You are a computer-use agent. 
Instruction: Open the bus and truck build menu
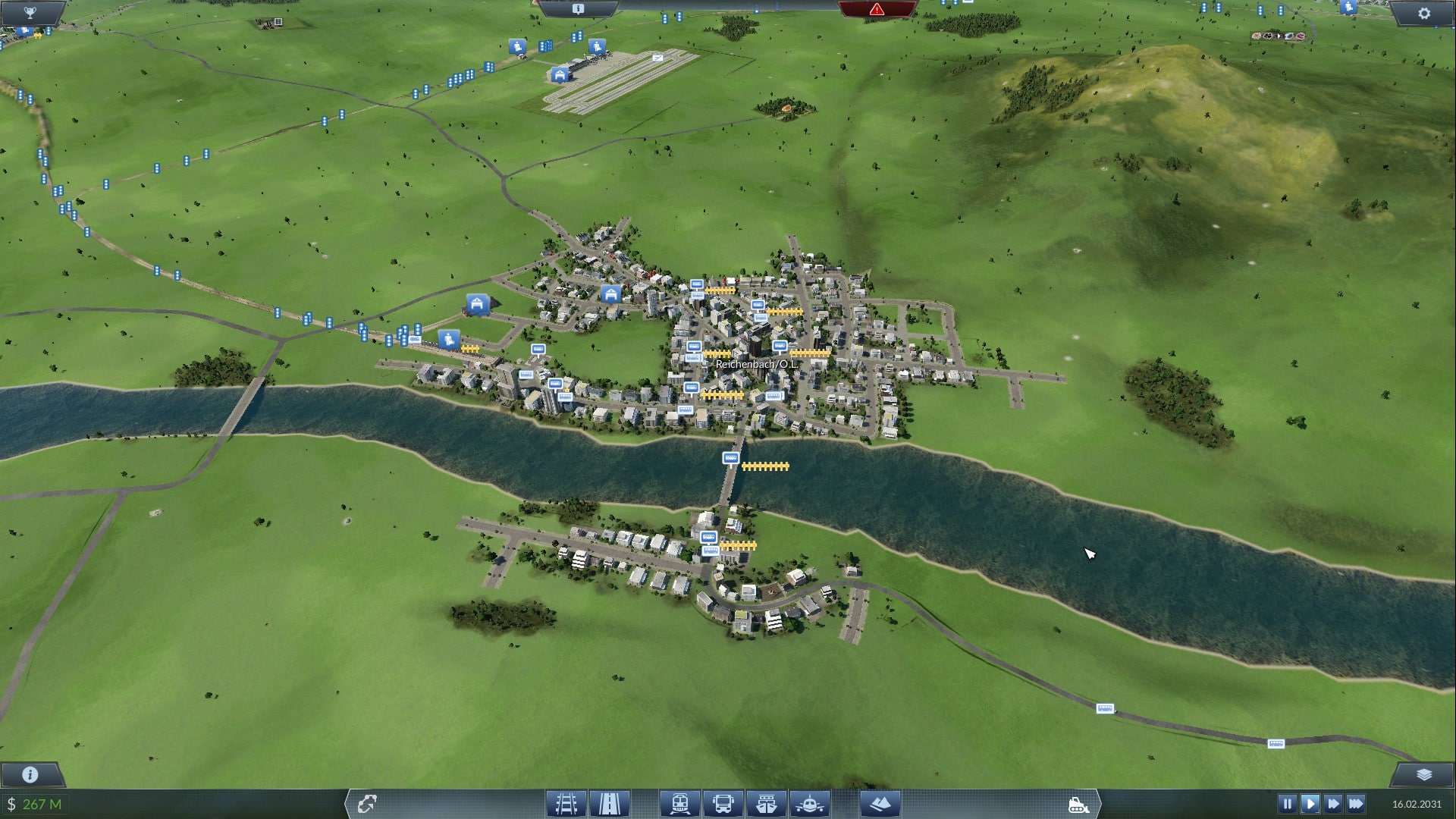723,804
